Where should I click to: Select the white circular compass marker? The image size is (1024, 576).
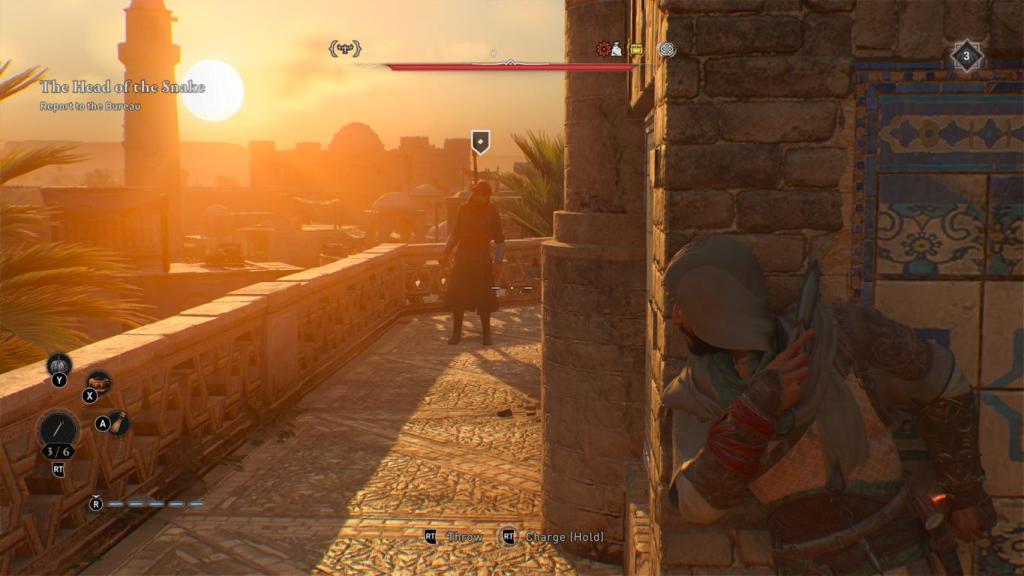(x=667, y=48)
